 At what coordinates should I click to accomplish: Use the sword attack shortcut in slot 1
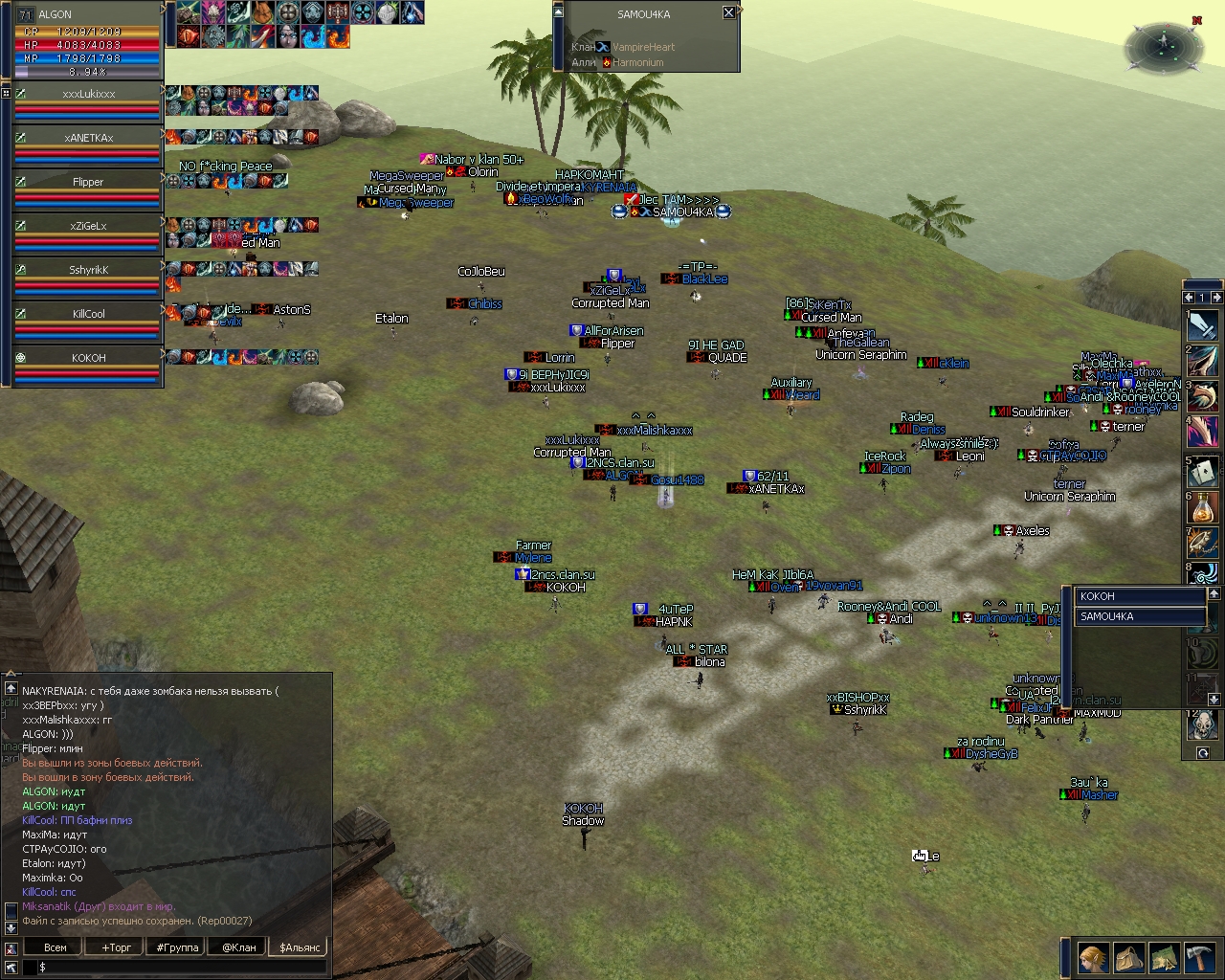1203,326
